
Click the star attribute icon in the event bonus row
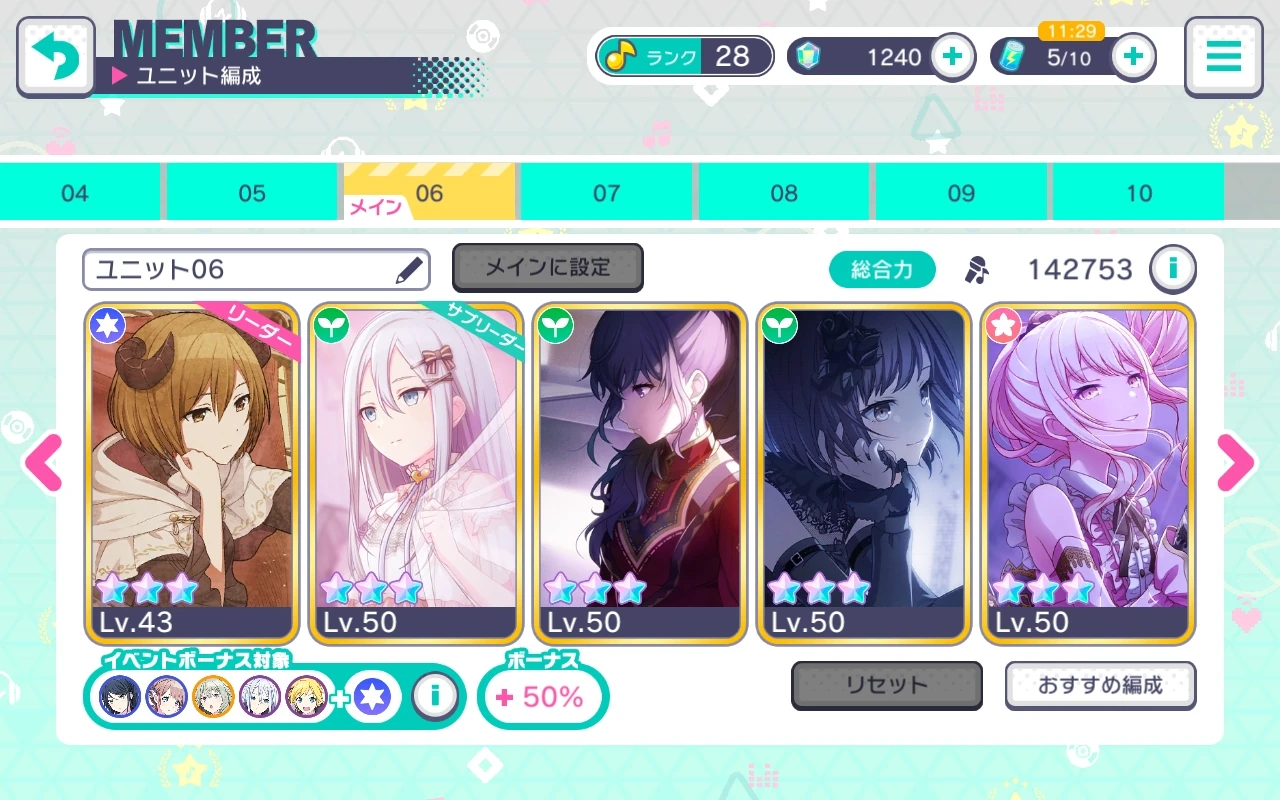click(371, 696)
